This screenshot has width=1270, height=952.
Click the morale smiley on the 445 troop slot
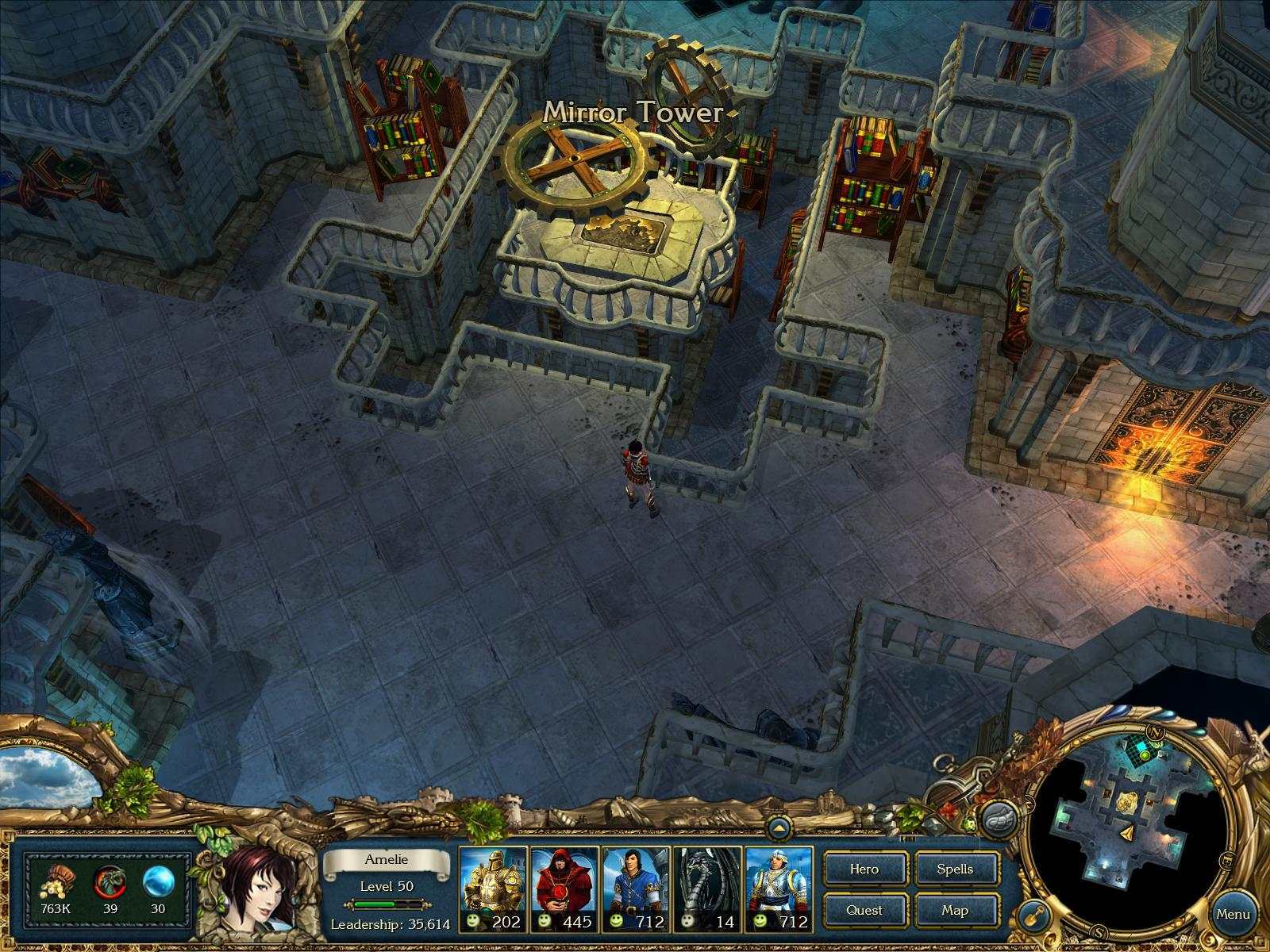(544, 921)
